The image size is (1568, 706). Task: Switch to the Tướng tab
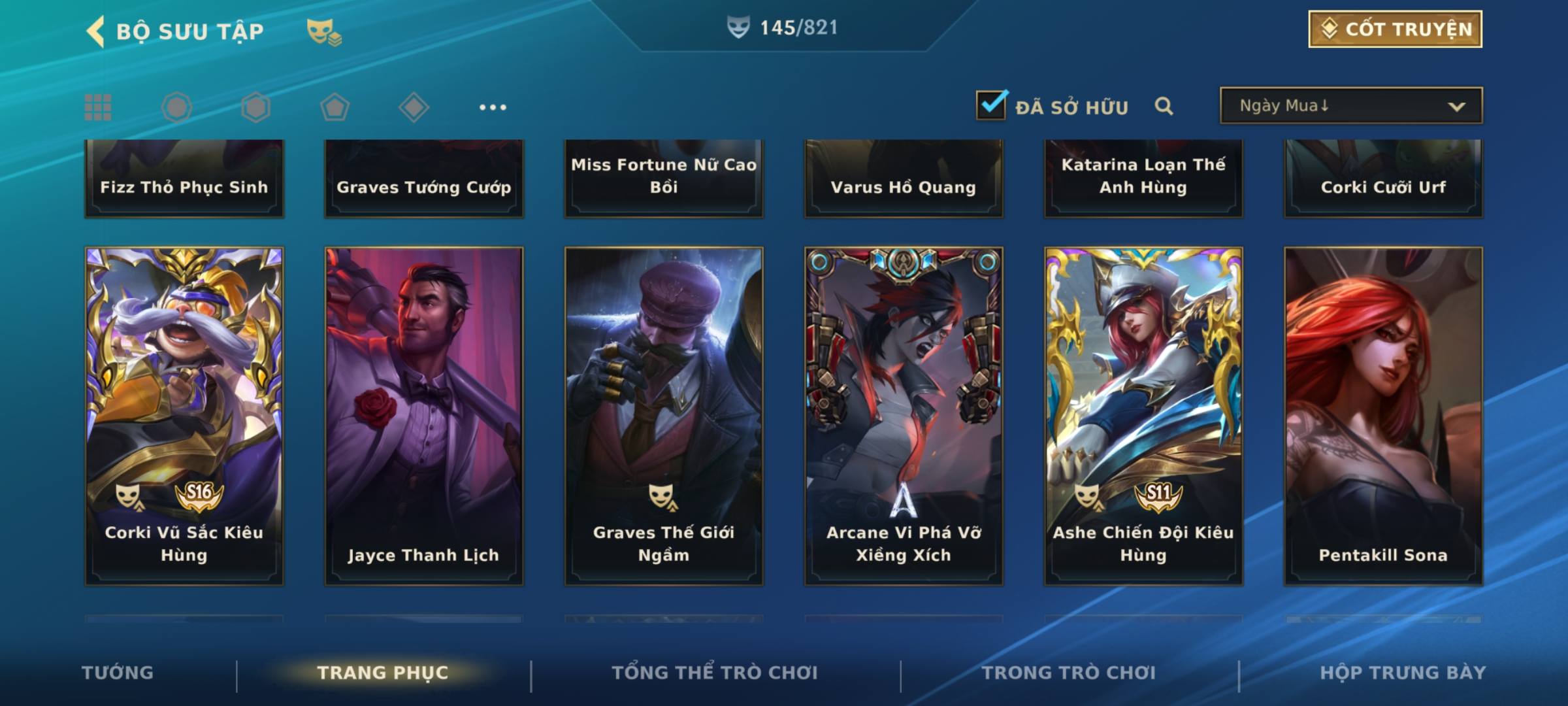point(118,673)
